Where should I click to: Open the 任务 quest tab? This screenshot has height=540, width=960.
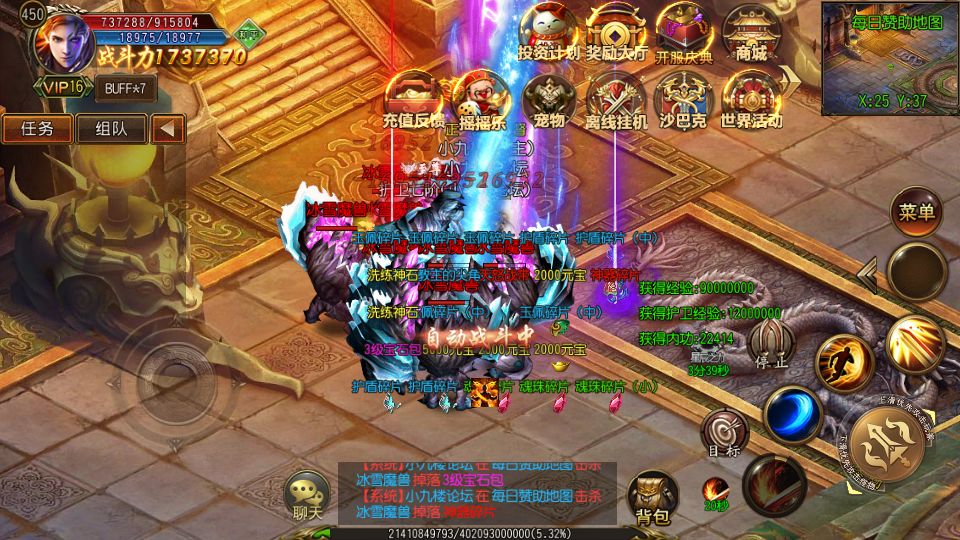[x=37, y=128]
